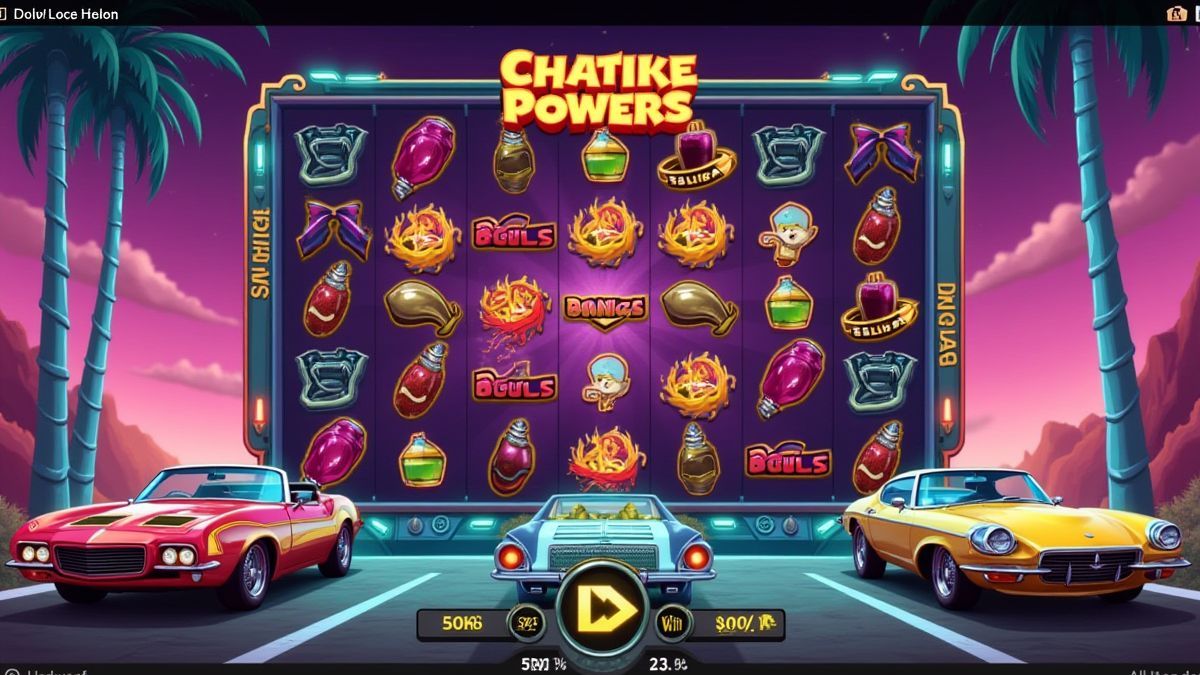
Task: Click the small round button left of spin
Action: coord(525,623)
